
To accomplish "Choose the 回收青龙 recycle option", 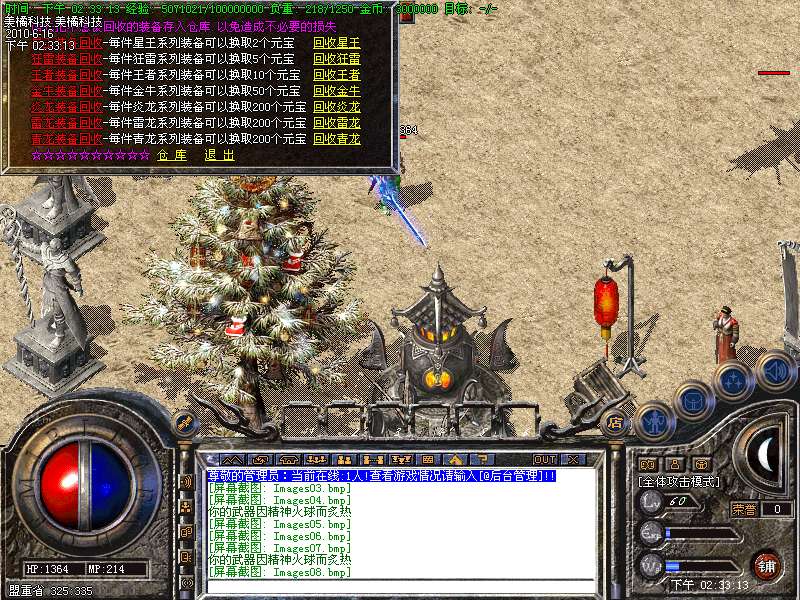I will click(336, 139).
